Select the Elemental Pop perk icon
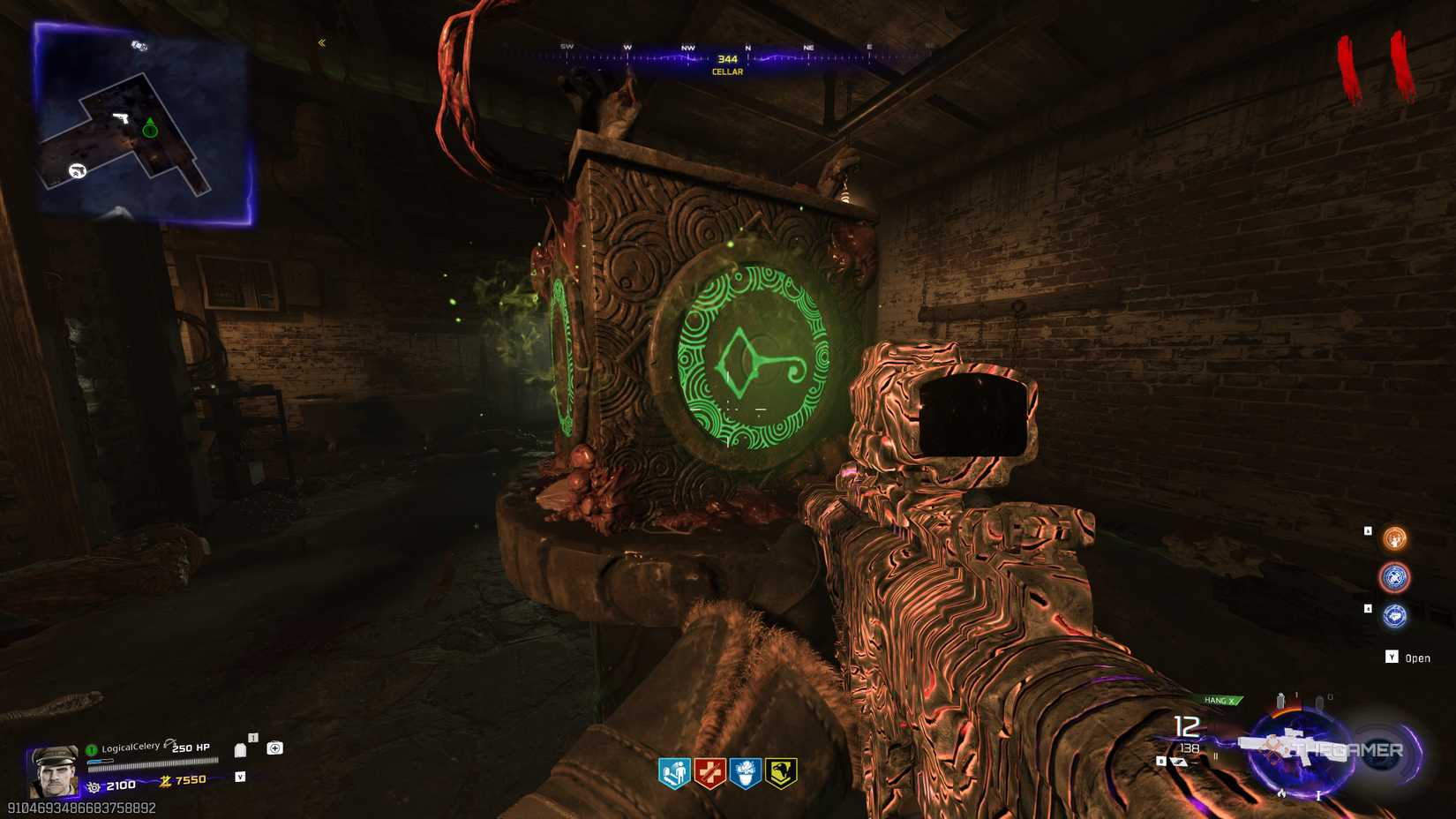Image resolution: width=1456 pixels, height=819 pixels. (x=745, y=771)
